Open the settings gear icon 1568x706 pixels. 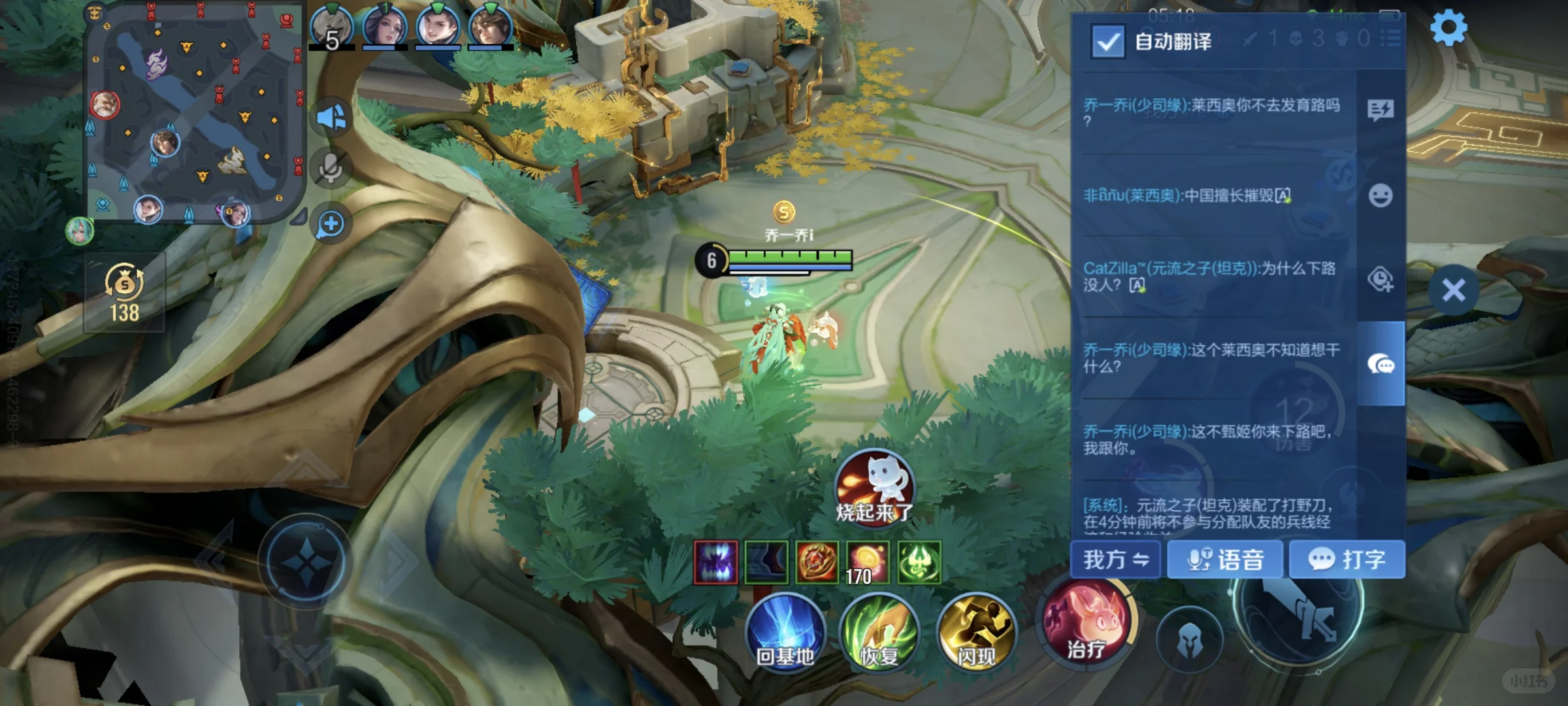pos(1448,29)
